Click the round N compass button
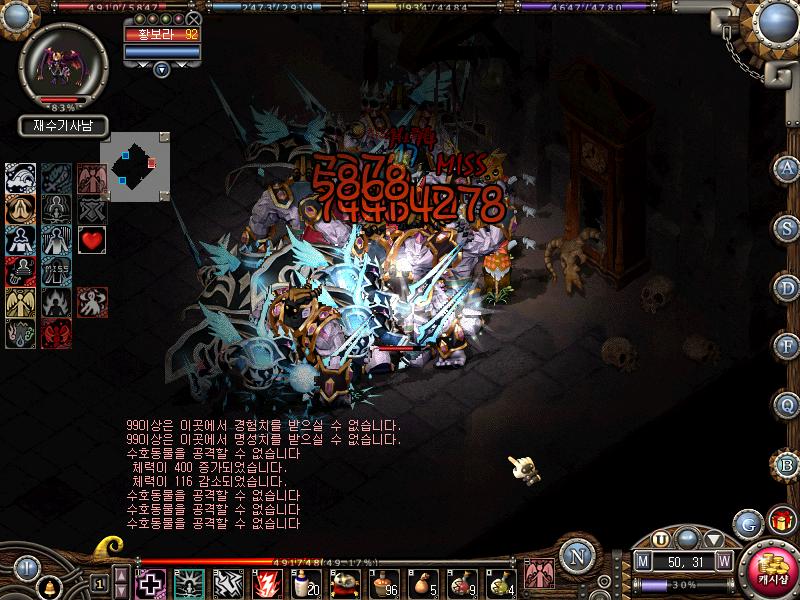The image size is (800, 600). point(574,556)
